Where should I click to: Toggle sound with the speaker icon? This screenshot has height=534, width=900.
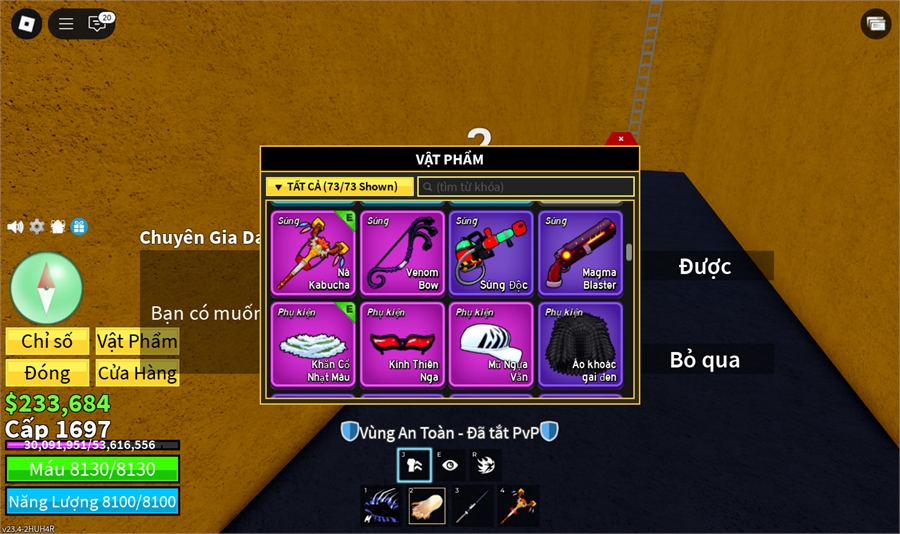[15, 227]
